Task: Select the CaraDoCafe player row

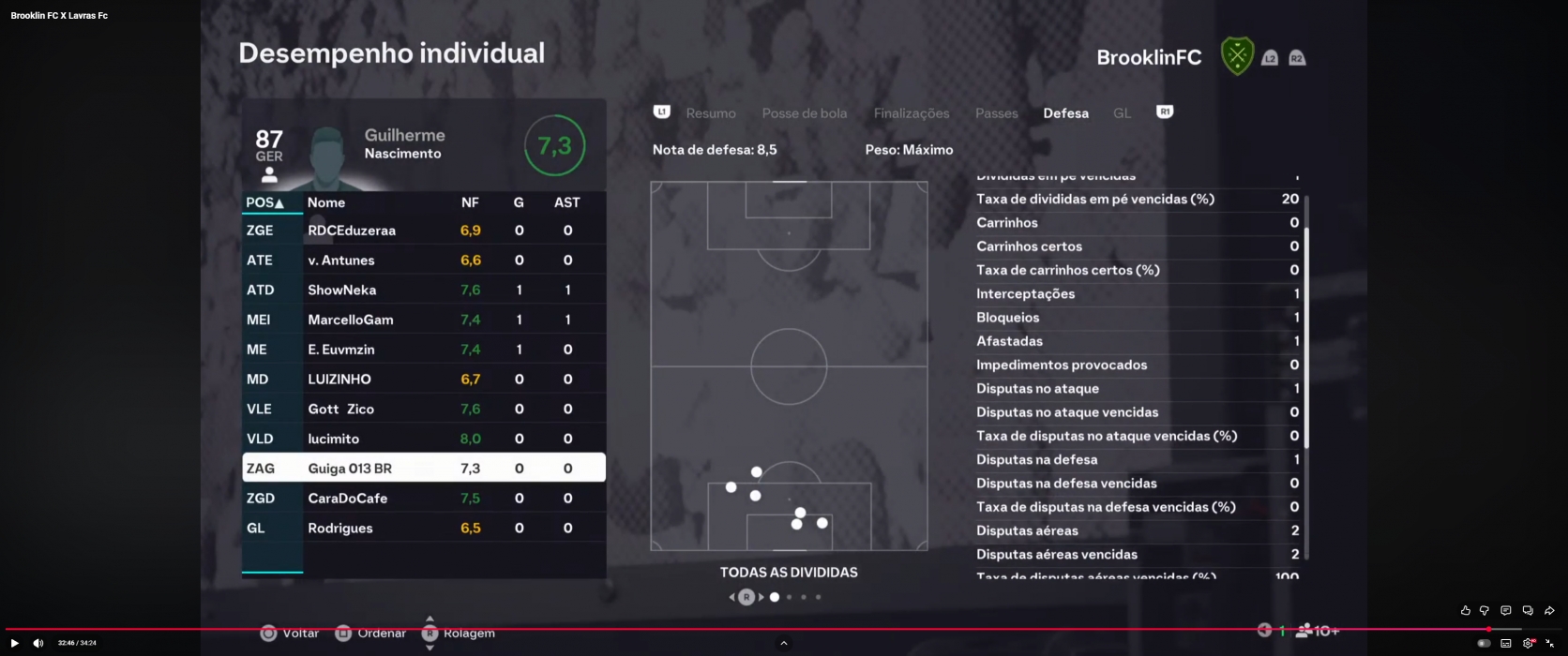Action: click(x=423, y=499)
